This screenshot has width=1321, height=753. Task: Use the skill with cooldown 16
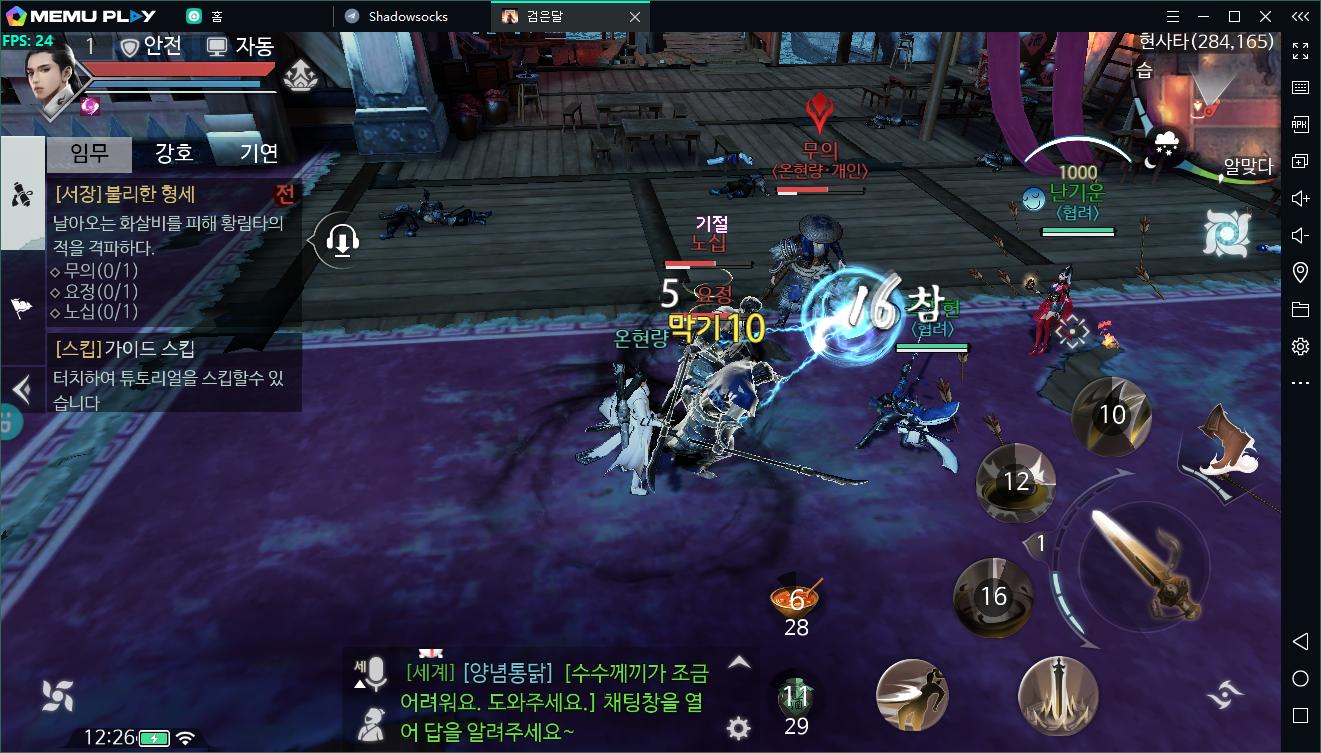pos(993,597)
